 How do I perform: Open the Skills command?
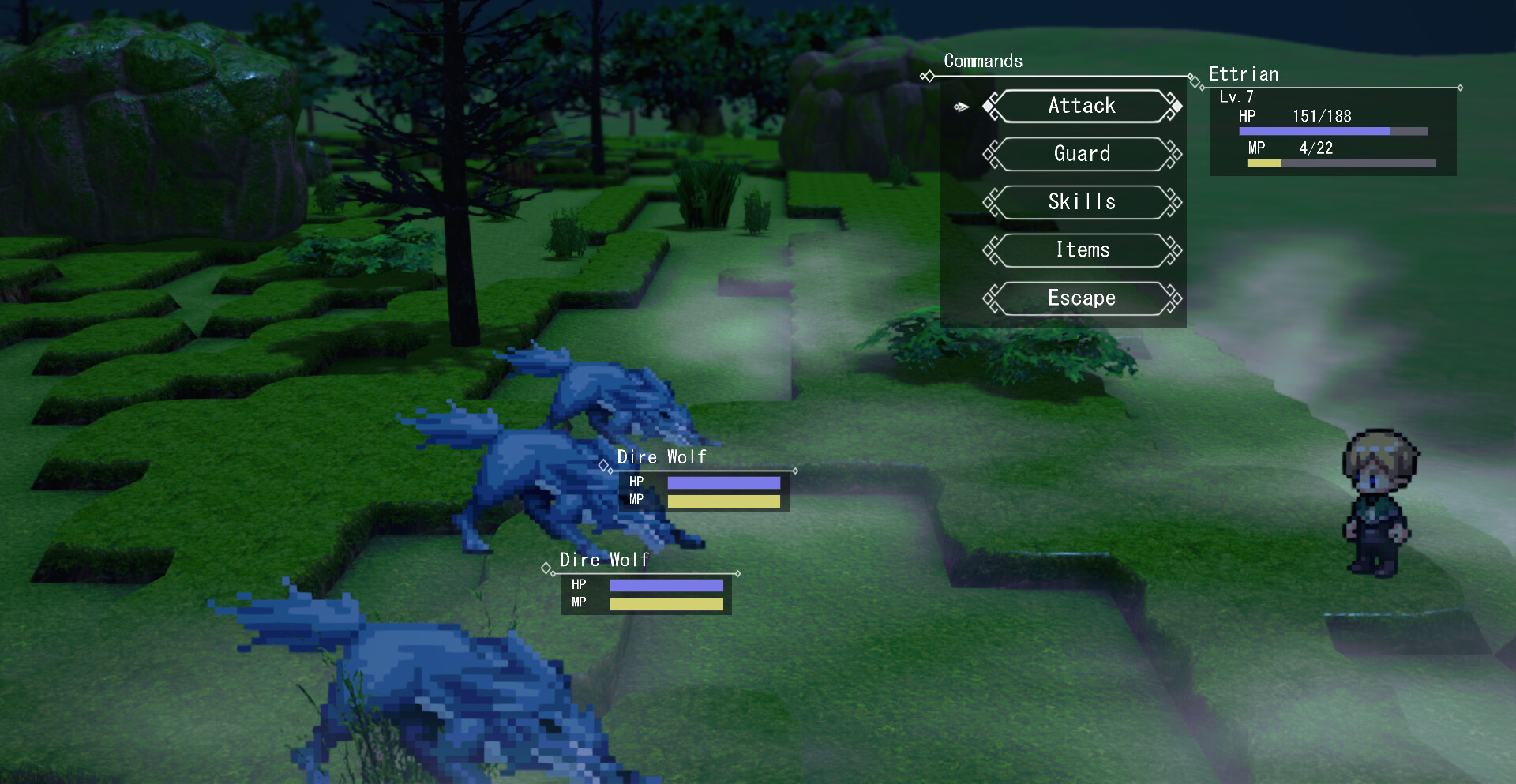[x=1082, y=202]
